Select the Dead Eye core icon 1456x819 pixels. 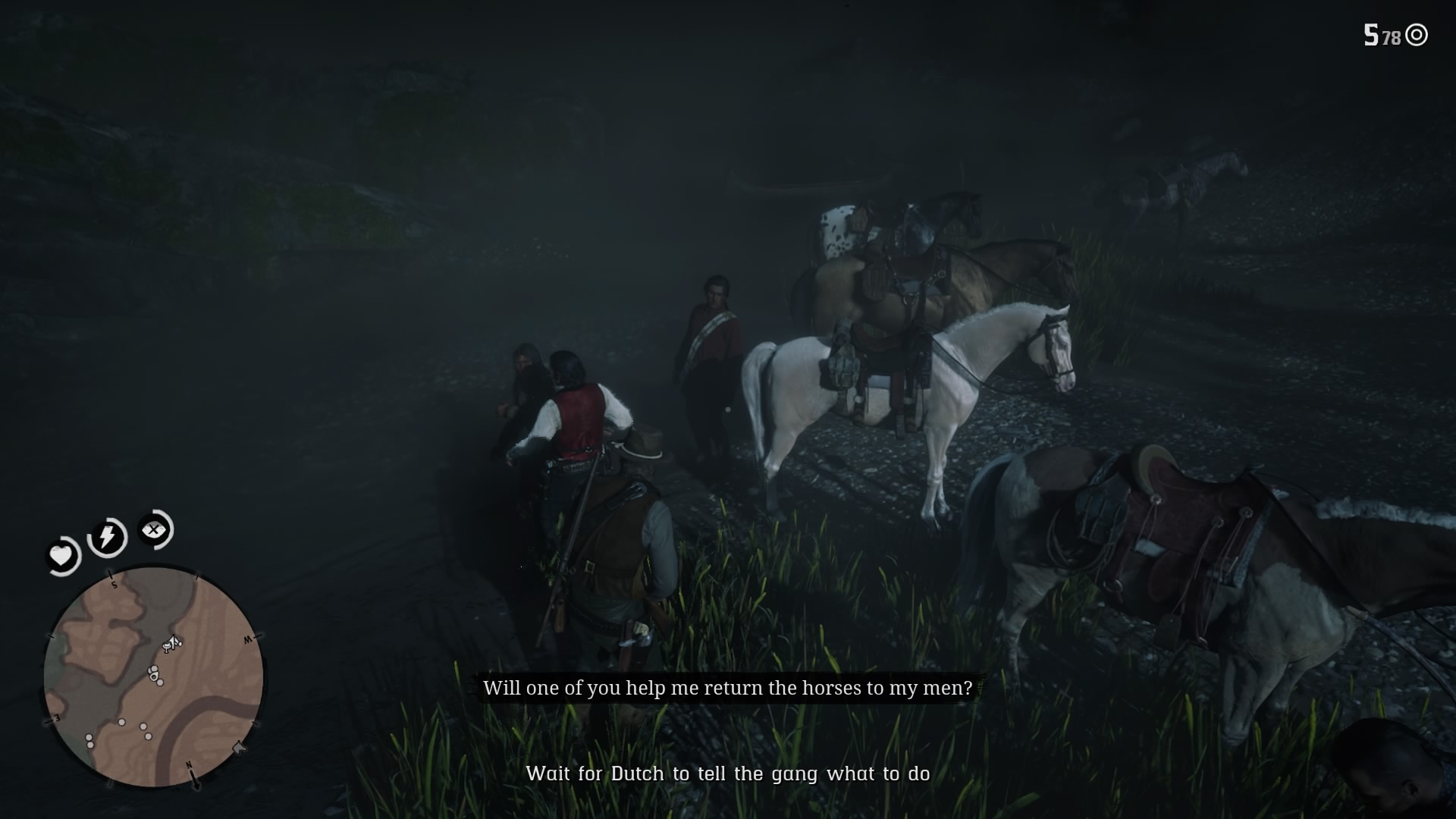pyautogui.click(x=154, y=531)
